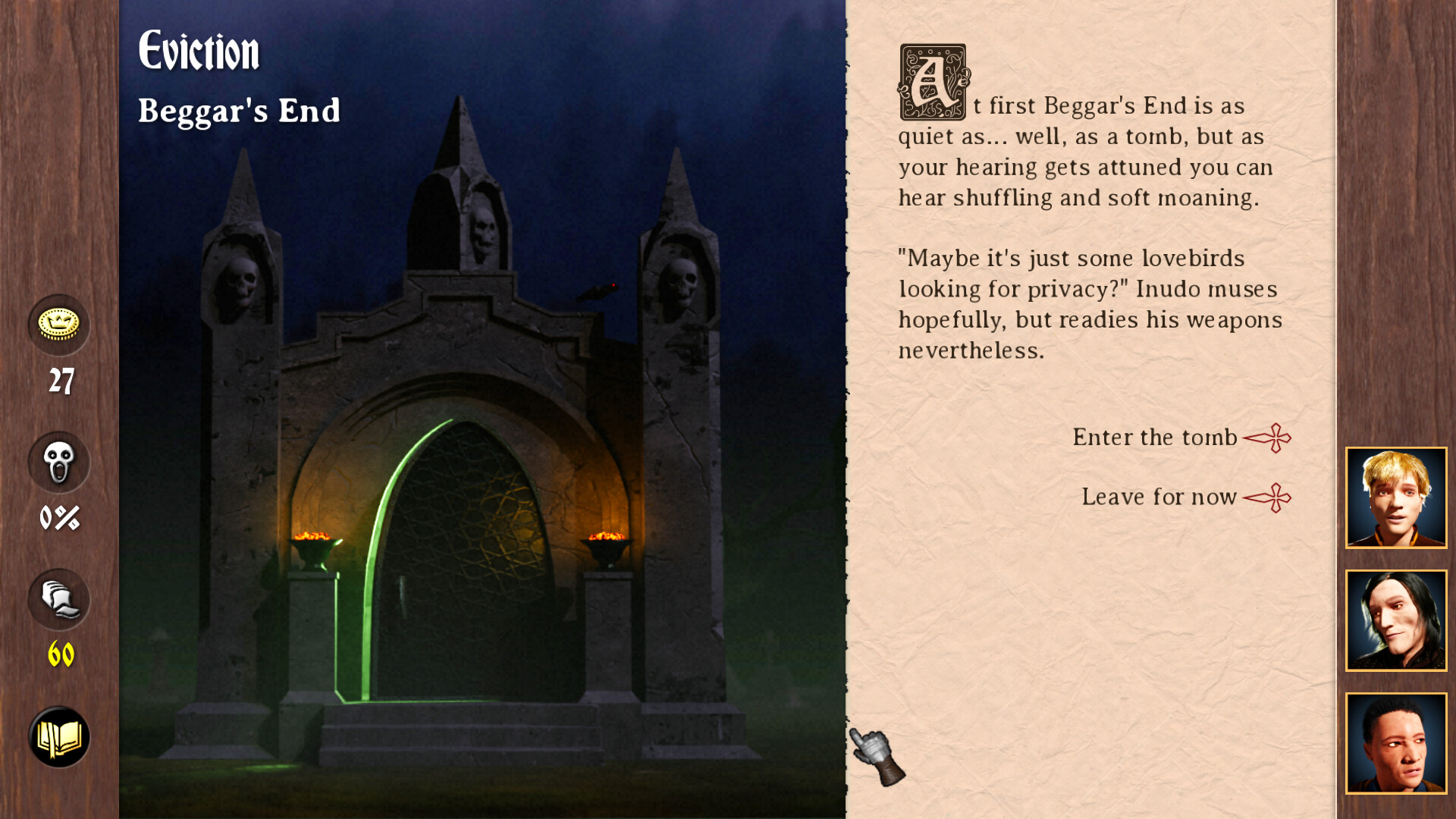
Task: Click the 27 gold amount
Action: click(x=62, y=382)
